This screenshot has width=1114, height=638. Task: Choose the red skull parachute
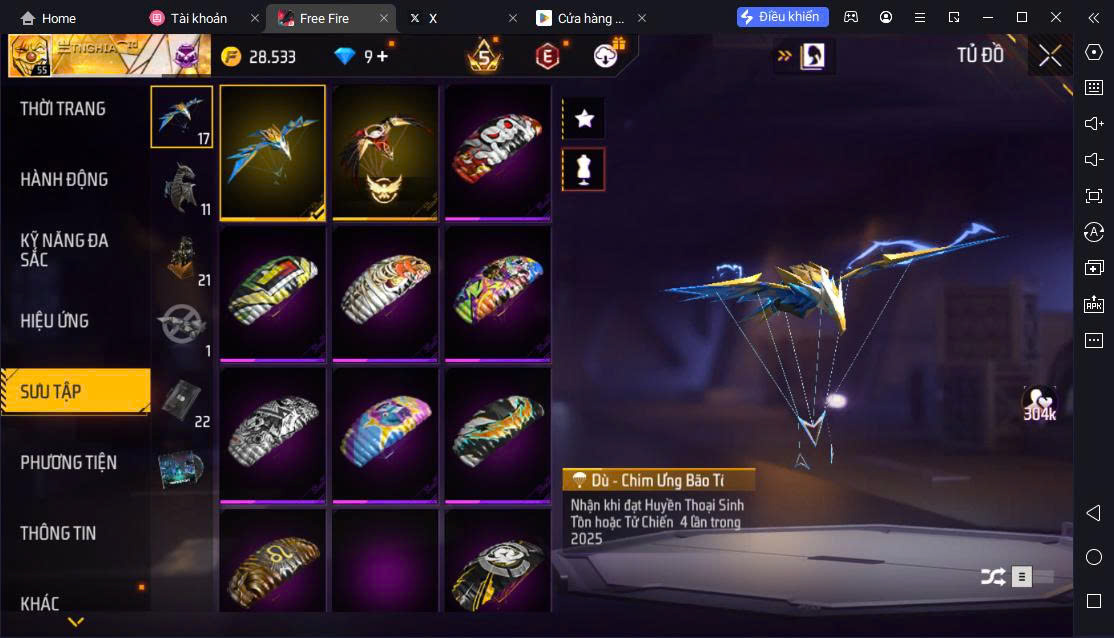pos(497,152)
